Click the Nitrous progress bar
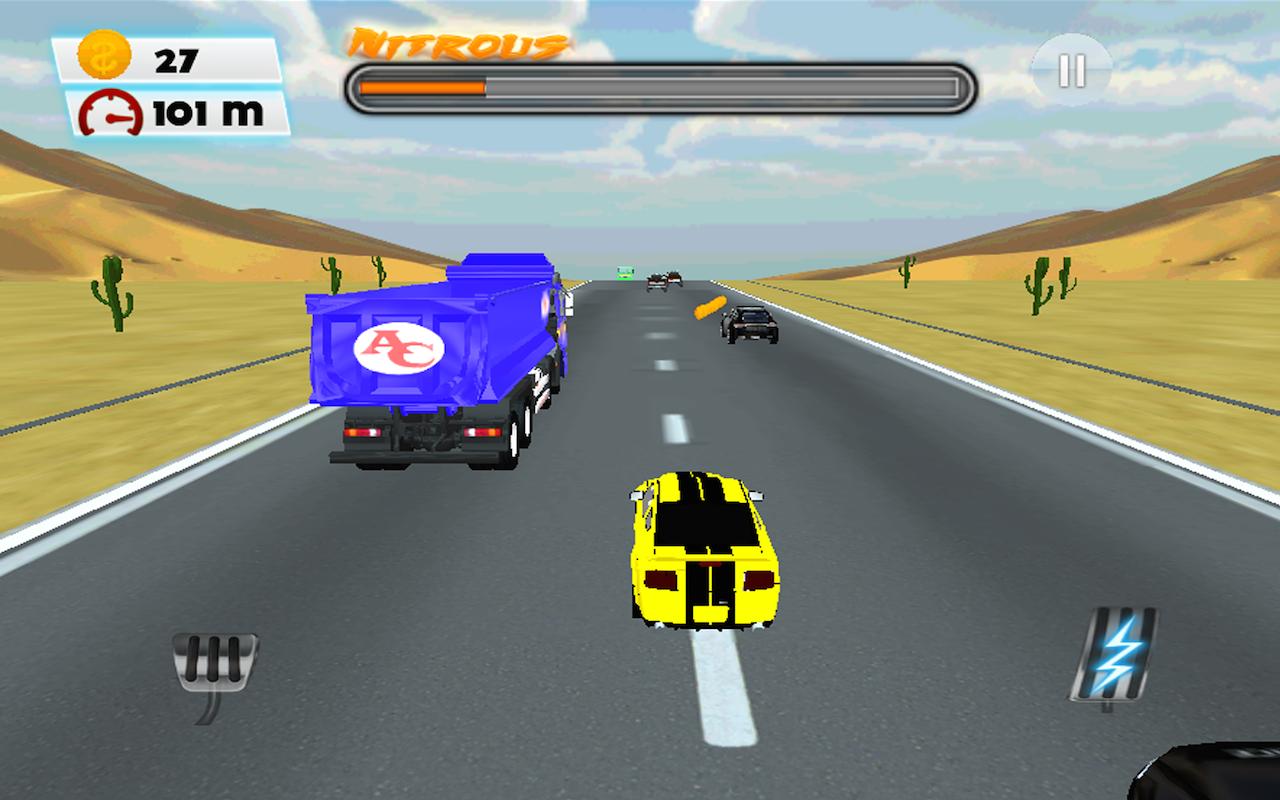The height and width of the screenshot is (800, 1280). coord(660,85)
